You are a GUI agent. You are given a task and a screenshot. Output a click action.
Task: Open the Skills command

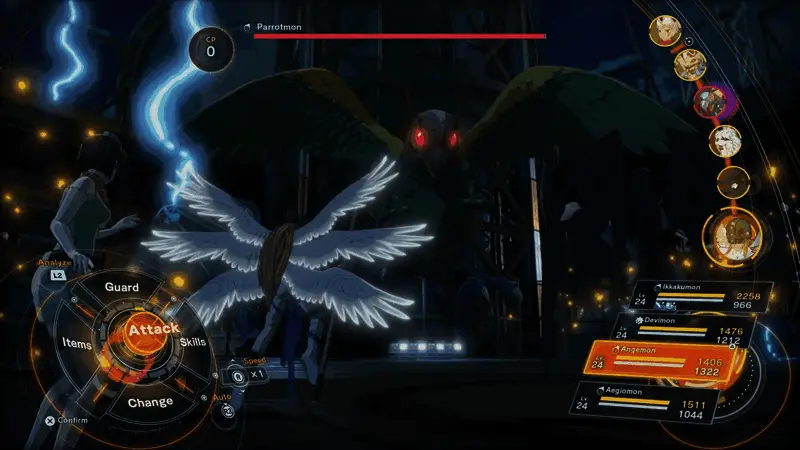point(193,343)
